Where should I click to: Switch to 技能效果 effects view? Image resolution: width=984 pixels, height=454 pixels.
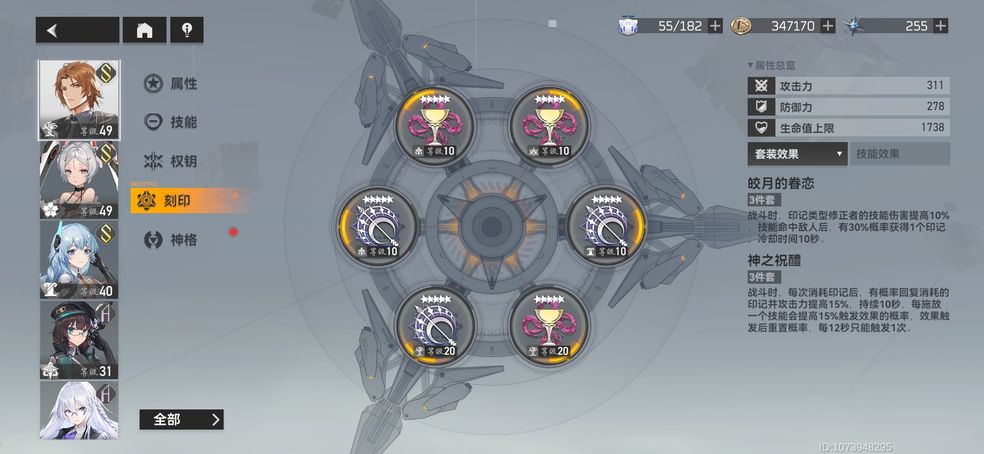[899, 154]
